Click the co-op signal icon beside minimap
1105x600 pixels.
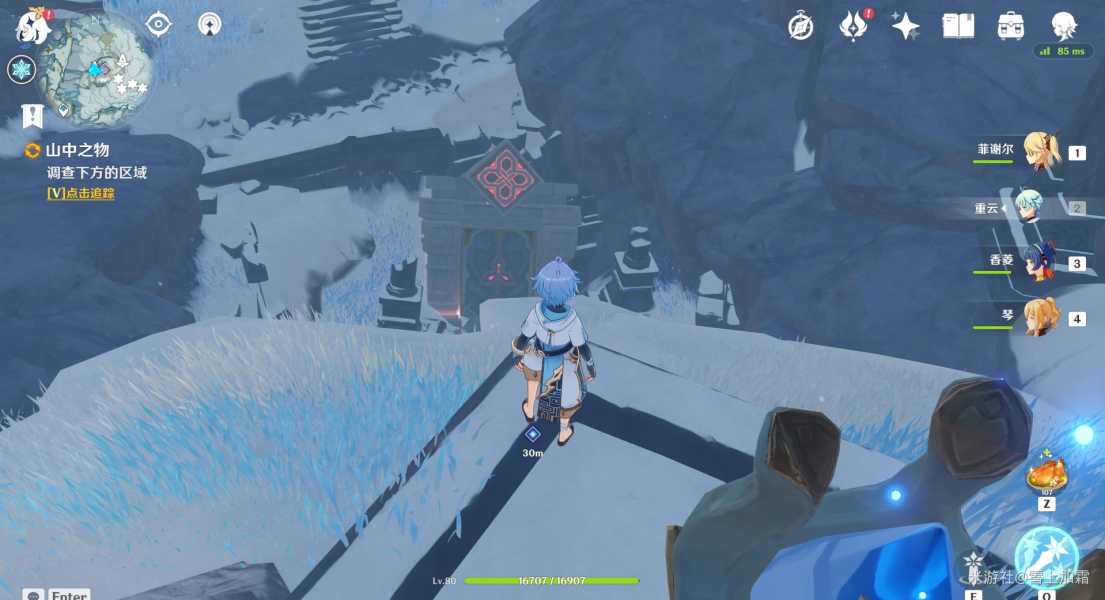click(x=209, y=24)
